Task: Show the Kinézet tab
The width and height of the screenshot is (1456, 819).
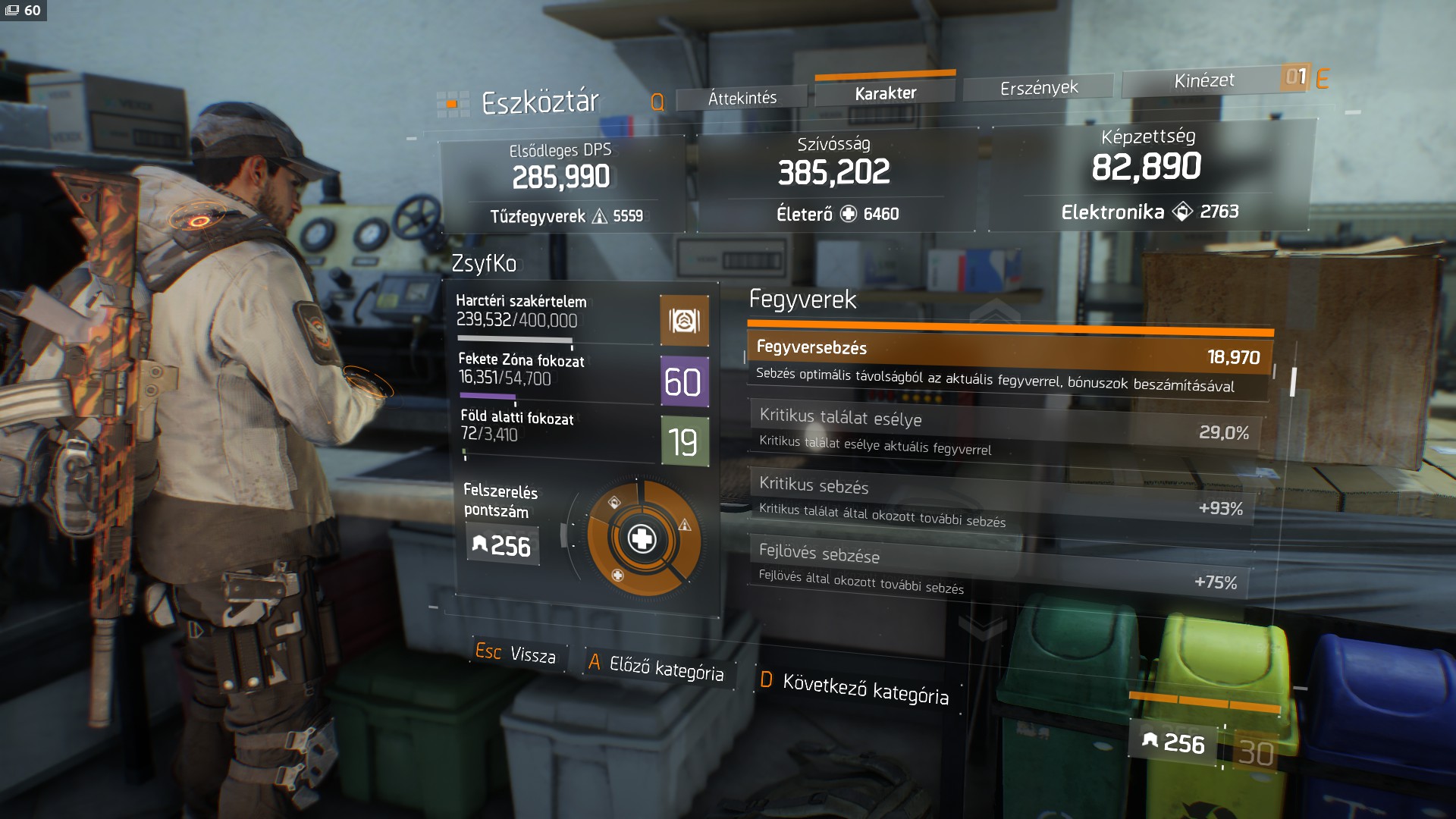Action: 1203,80
